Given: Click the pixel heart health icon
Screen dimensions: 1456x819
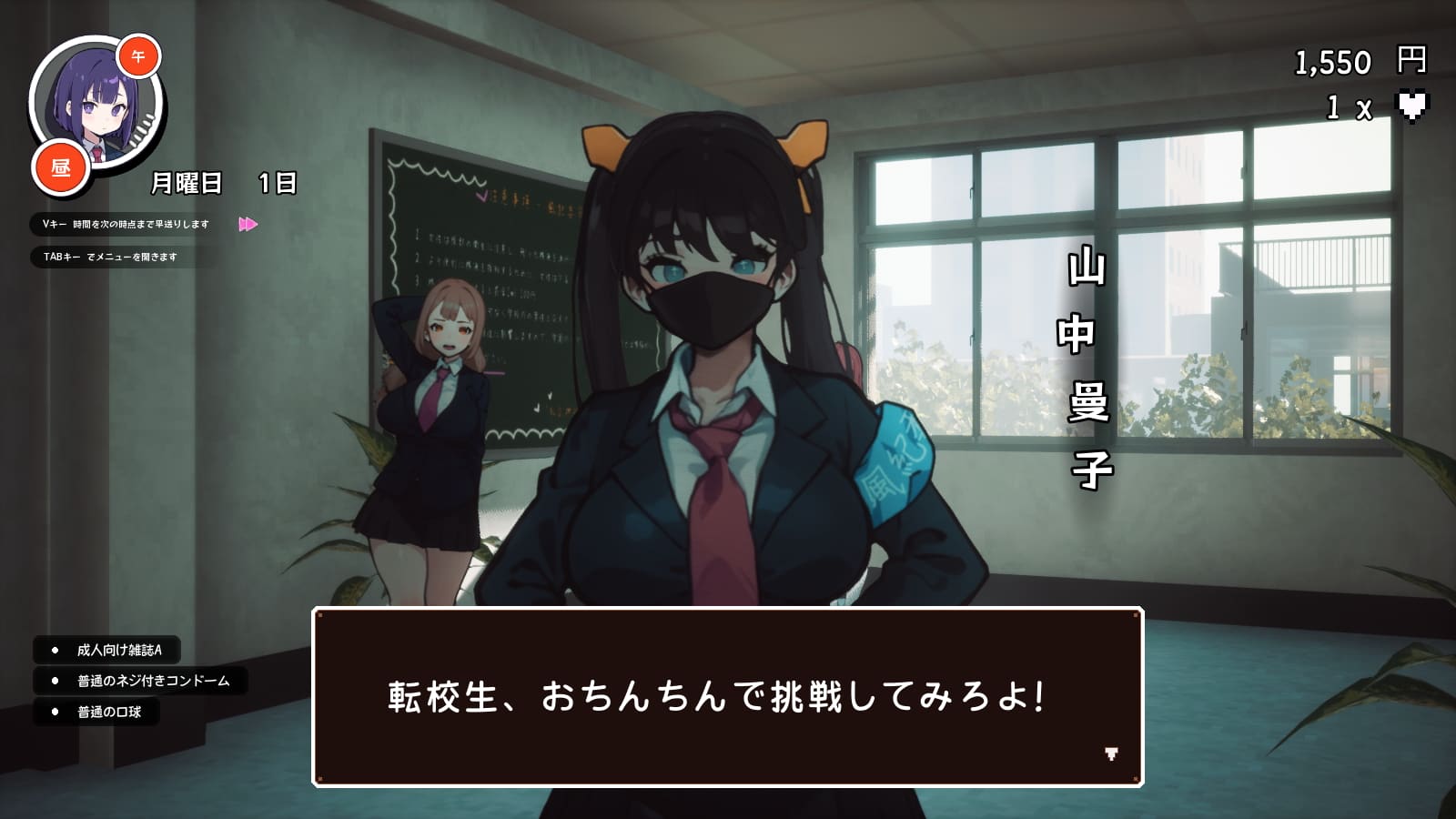Looking at the screenshot, I should pyautogui.click(x=1413, y=106).
